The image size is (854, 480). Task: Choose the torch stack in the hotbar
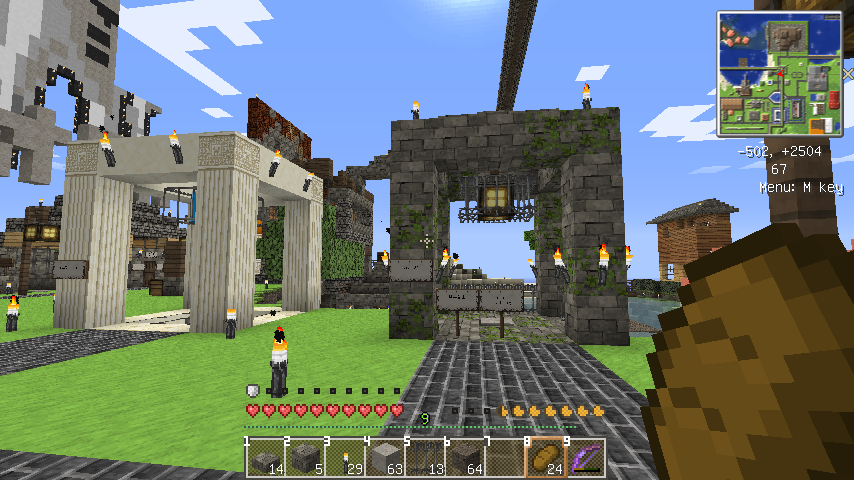(x=345, y=457)
